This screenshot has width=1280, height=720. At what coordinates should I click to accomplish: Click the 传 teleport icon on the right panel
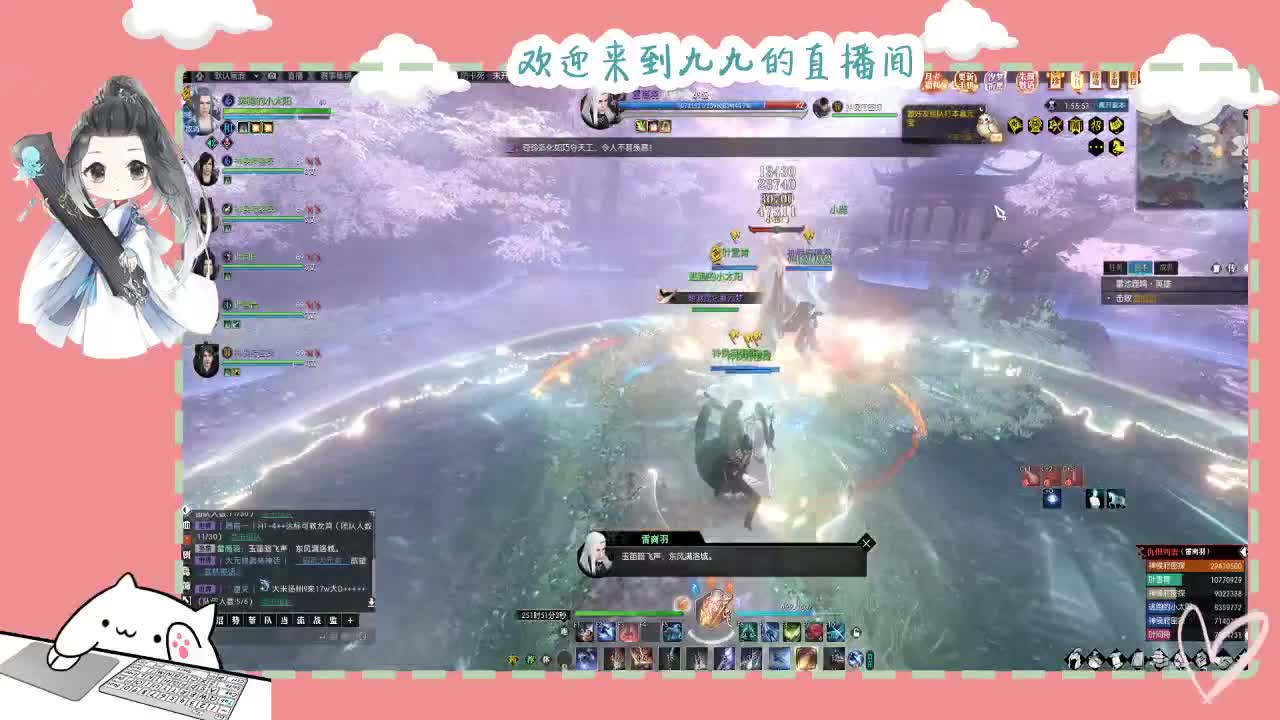click(x=1232, y=266)
